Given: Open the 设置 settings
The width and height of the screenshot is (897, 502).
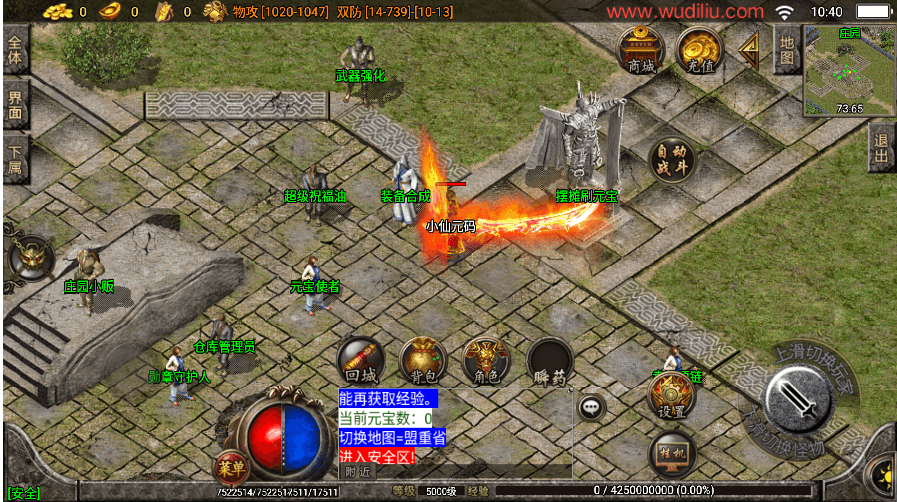Looking at the screenshot, I should pyautogui.click(x=671, y=394).
